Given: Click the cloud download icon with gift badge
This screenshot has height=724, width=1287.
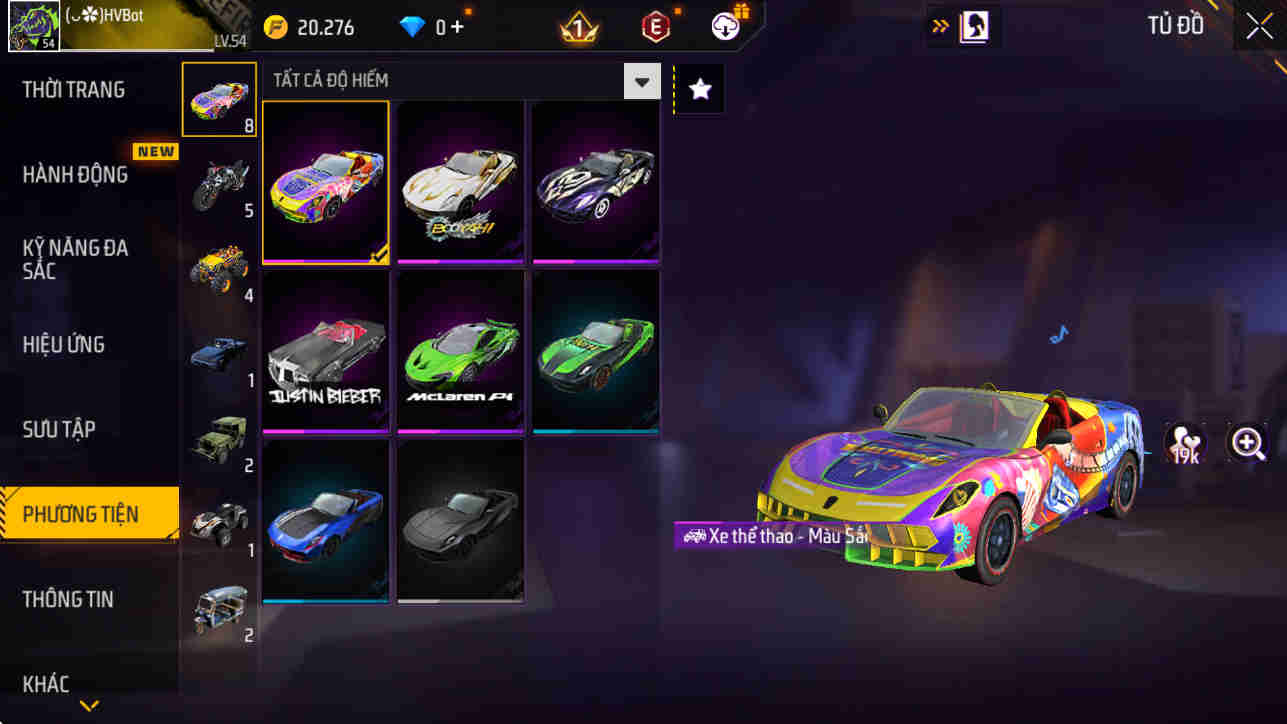Looking at the screenshot, I should pos(723,27).
